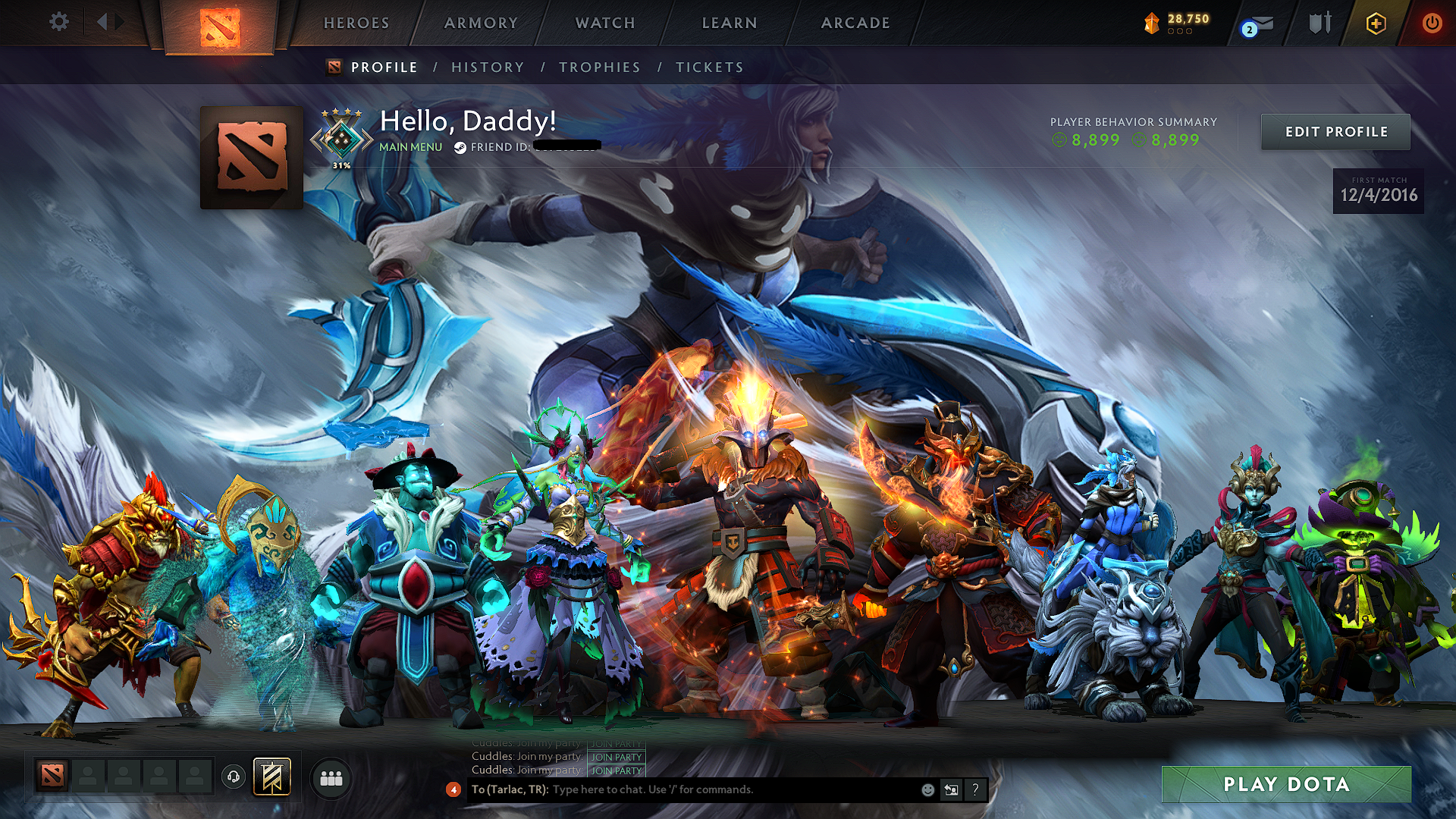Open the settings gear in the top left
The image size is (1456, 819).
(x=59, y=23)
